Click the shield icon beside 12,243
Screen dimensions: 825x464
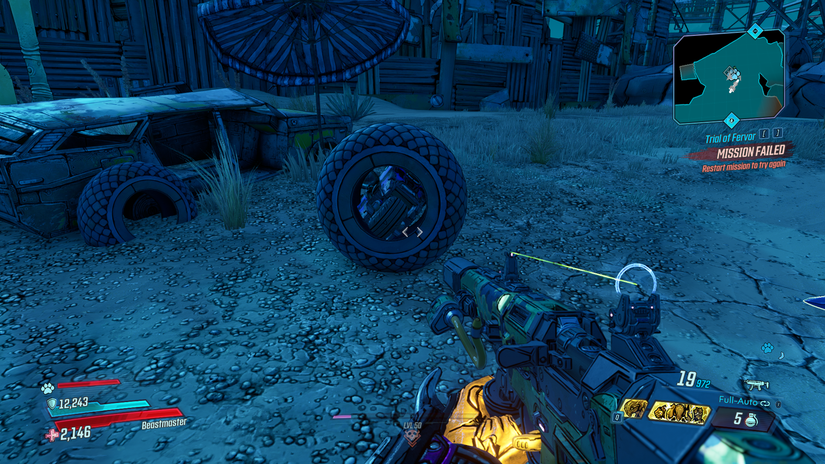[52, 403]
